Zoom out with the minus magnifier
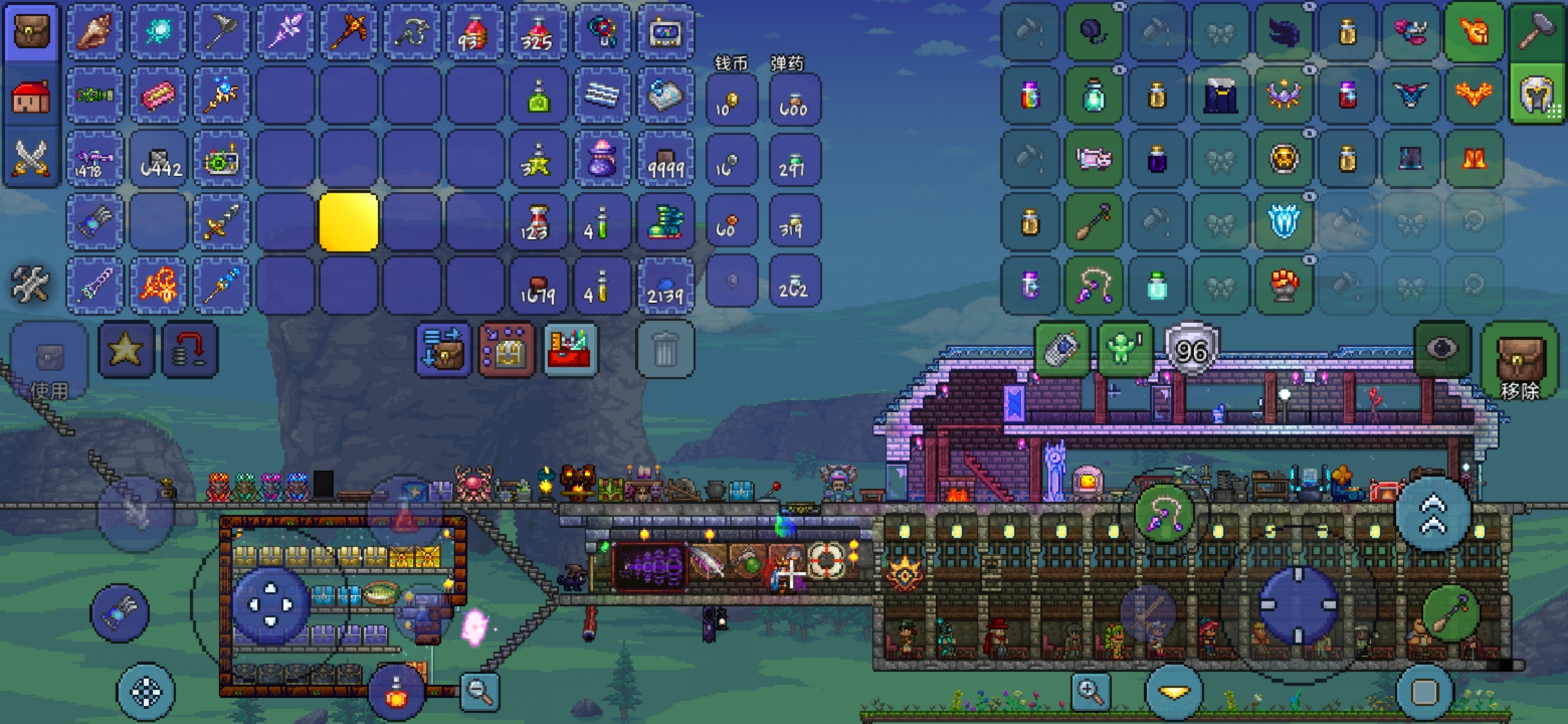This screenshot has height=724, width=1568. tap(480, 691)
